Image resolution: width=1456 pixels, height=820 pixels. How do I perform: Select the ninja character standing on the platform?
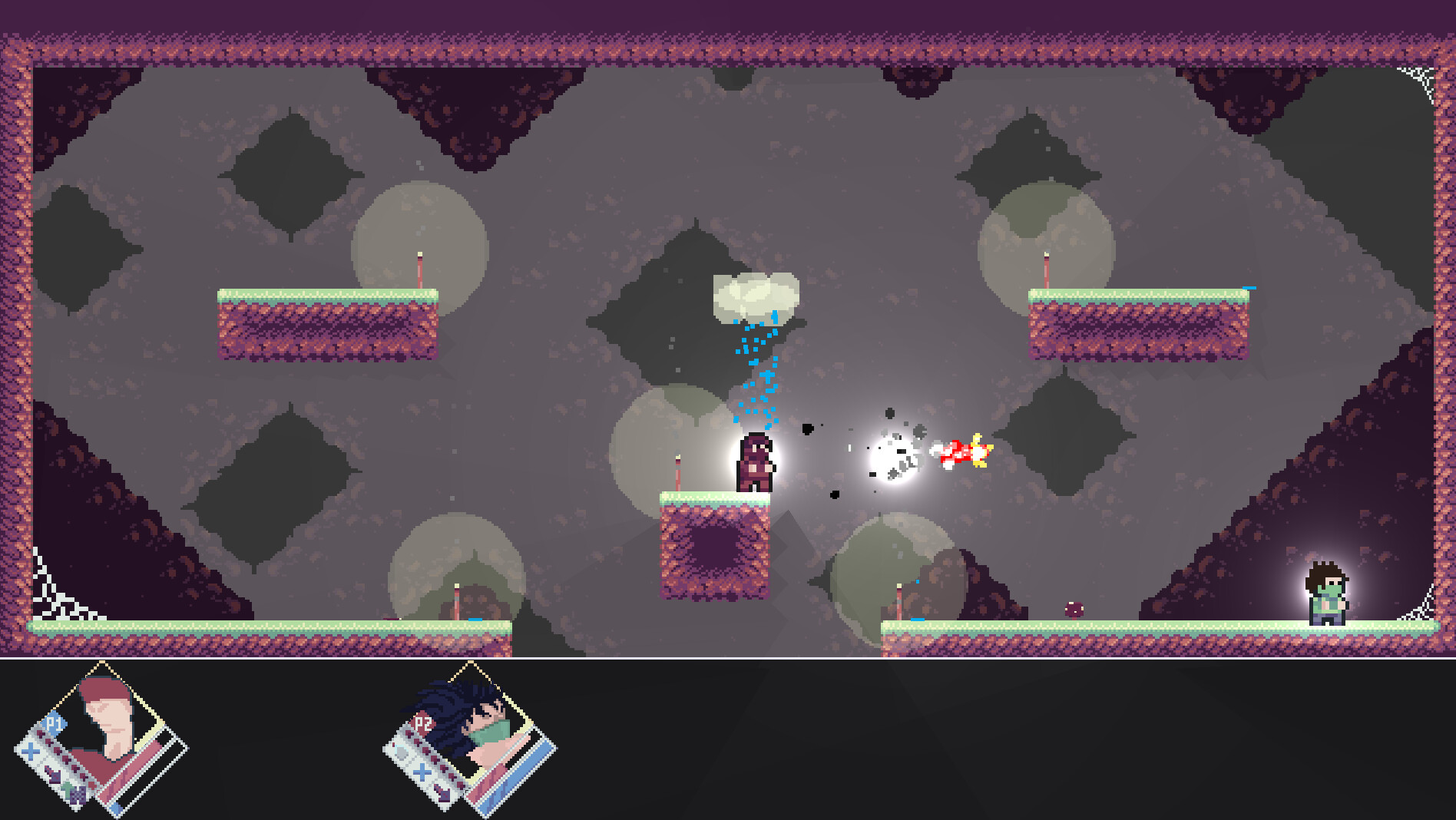(x=755, y=463)
